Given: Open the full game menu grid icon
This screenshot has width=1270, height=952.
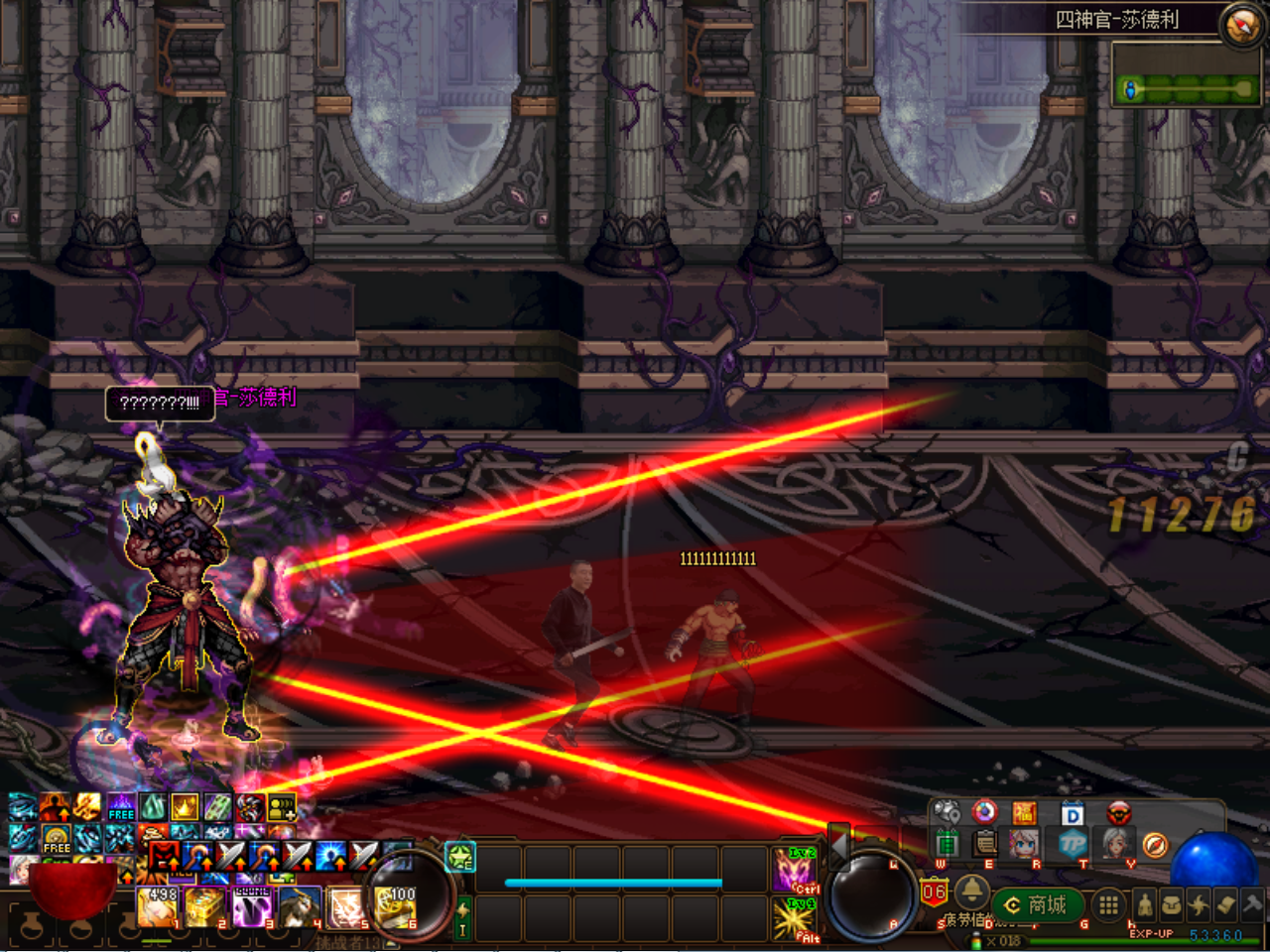Looking at the screenshot, I should pyautogui.click(x=1107, y=905).
